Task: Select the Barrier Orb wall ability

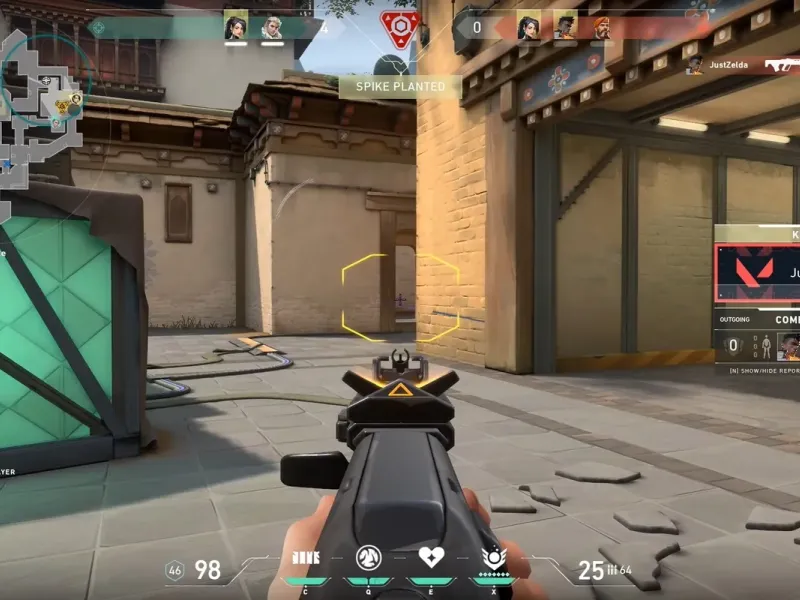Action: pos(305,558)
